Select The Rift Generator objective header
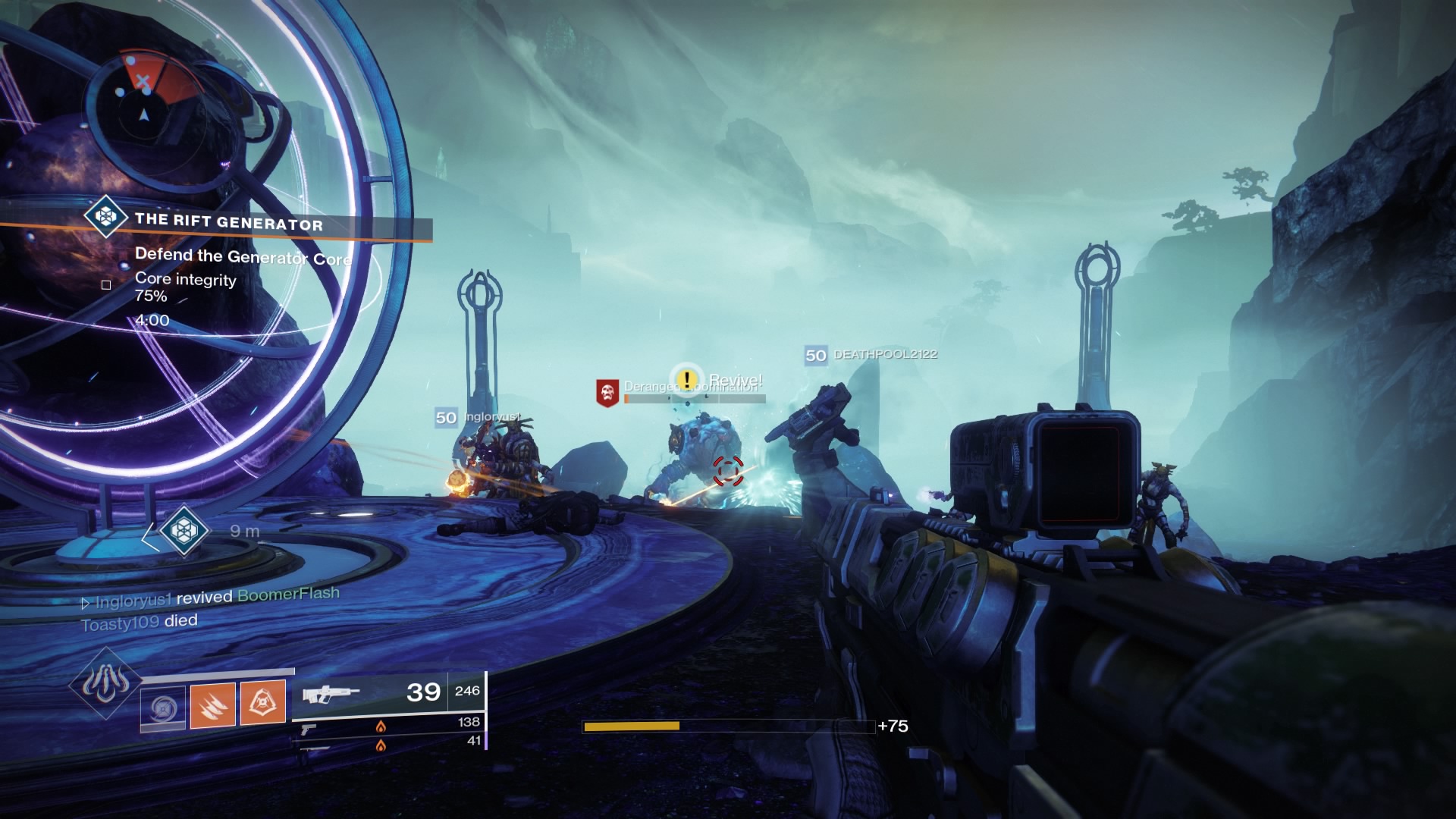Image resolution: width=1456 pixels, height=819 pixels. click(227, 222)
